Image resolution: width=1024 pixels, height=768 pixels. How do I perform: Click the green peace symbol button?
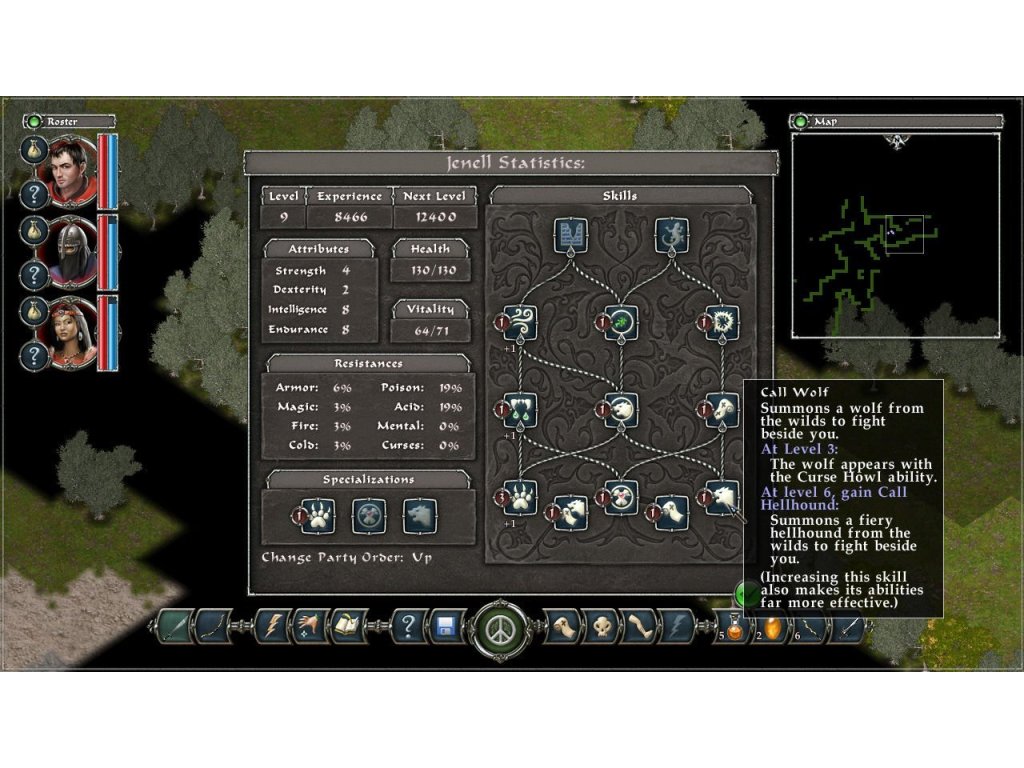click(497, 629)
